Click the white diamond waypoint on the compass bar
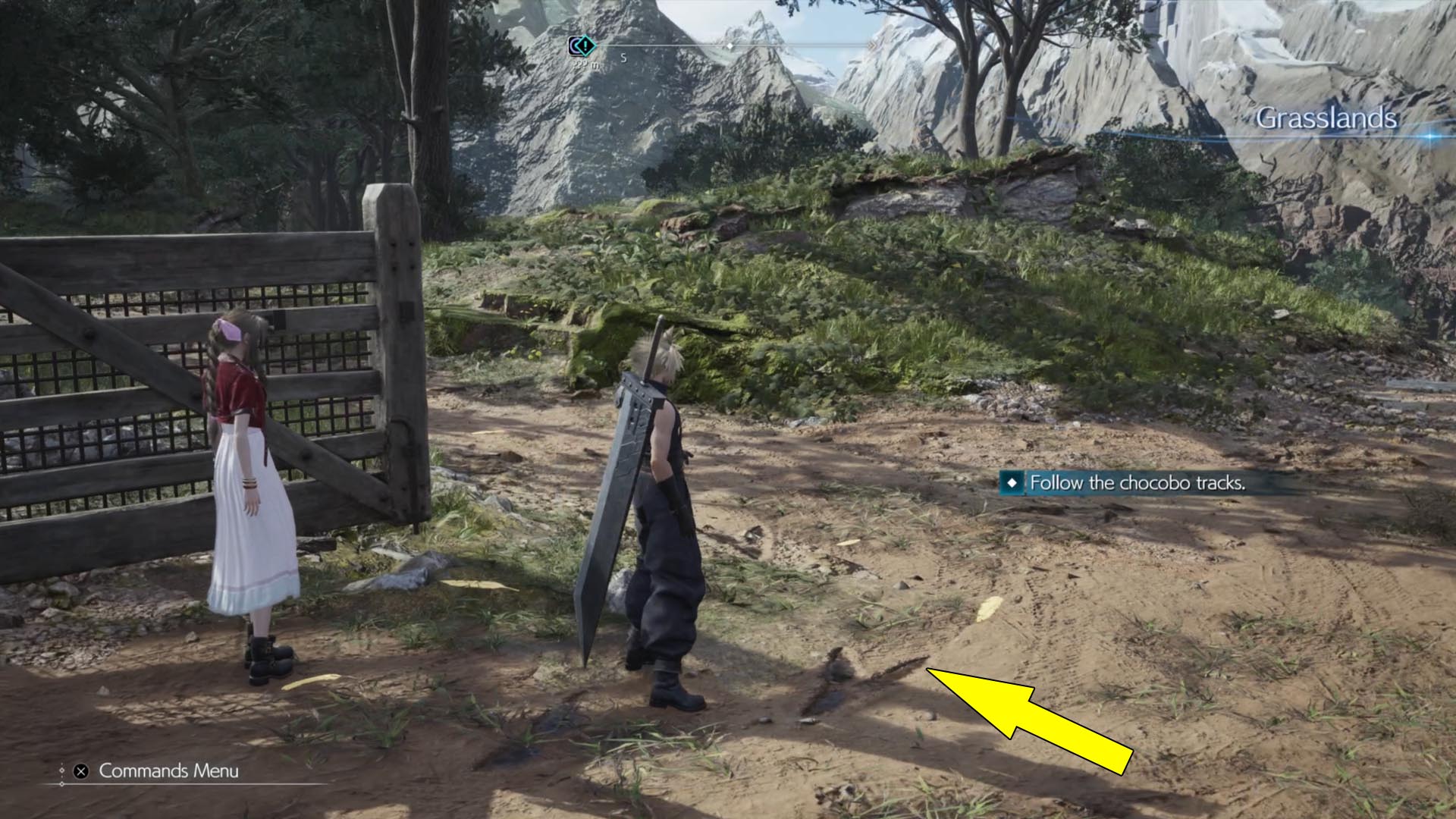 (x=730, y=45)
